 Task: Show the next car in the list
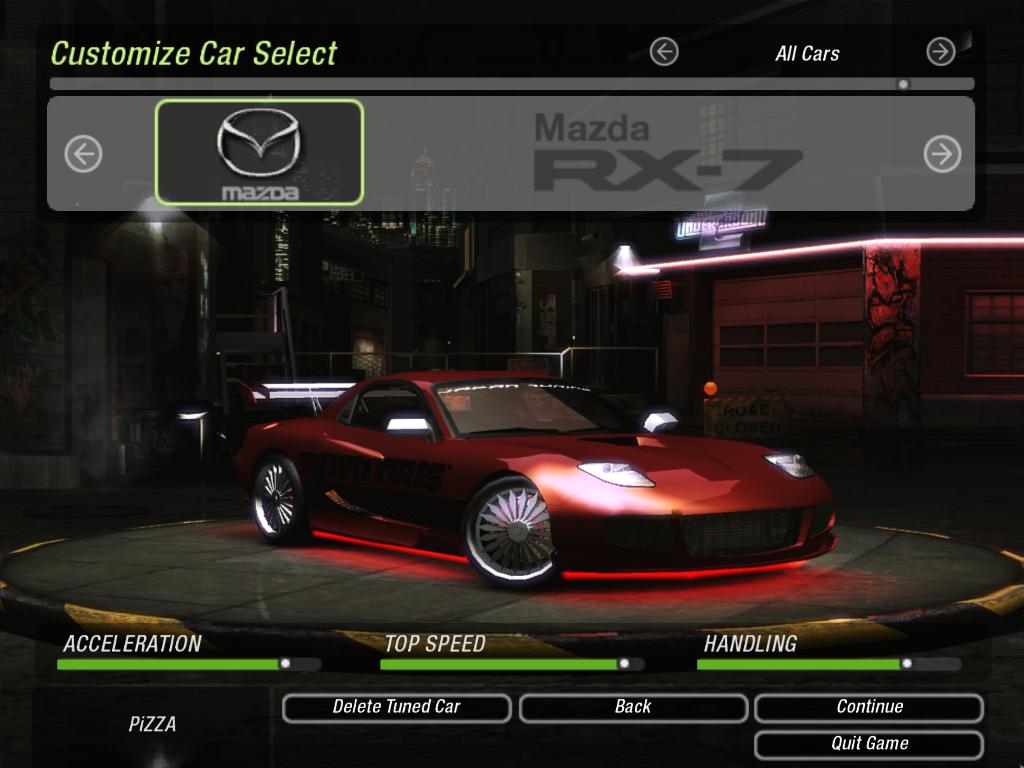941,154
